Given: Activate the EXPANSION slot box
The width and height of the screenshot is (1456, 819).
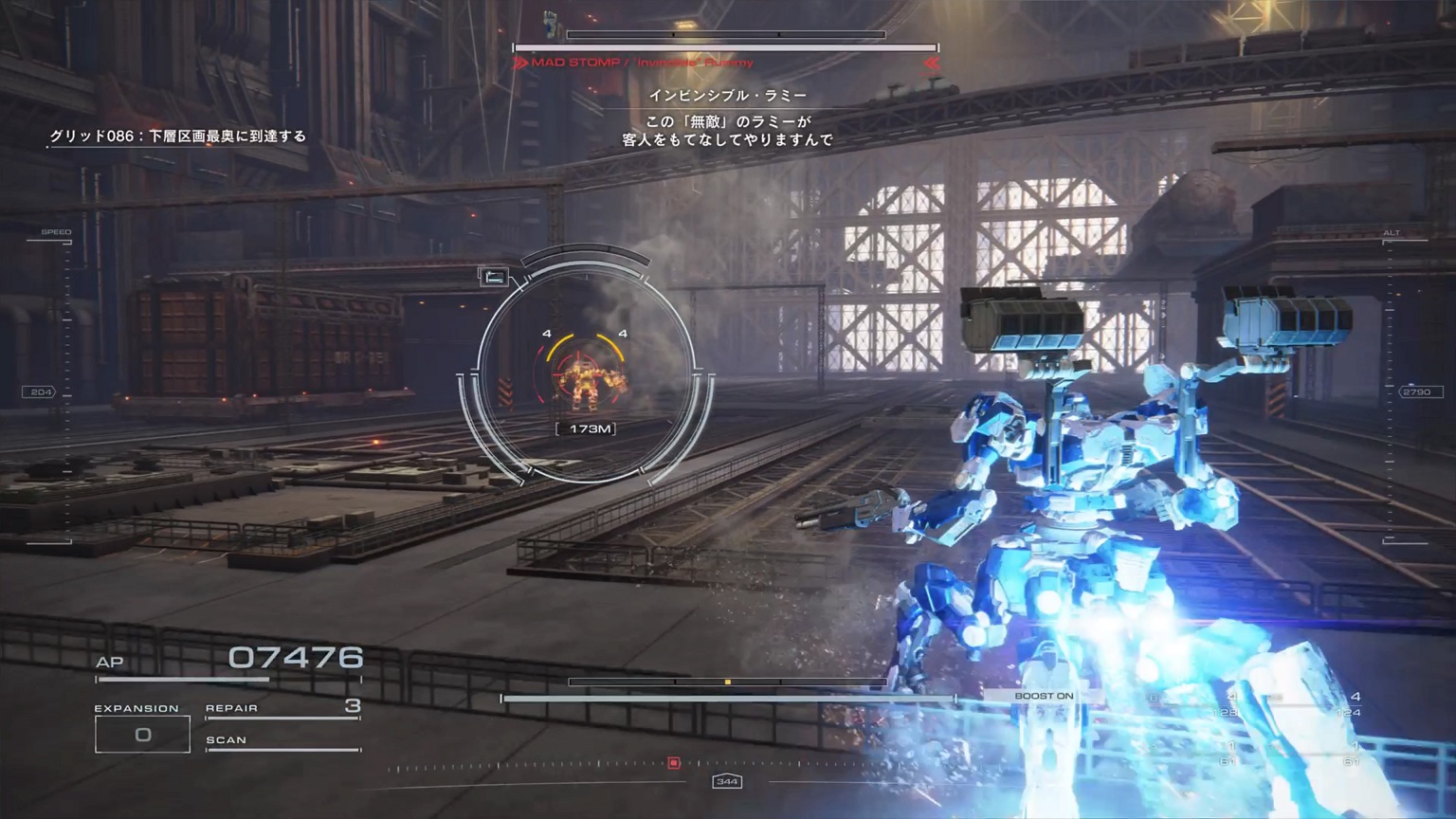Looking at the screenshot, I should (142, 735).
